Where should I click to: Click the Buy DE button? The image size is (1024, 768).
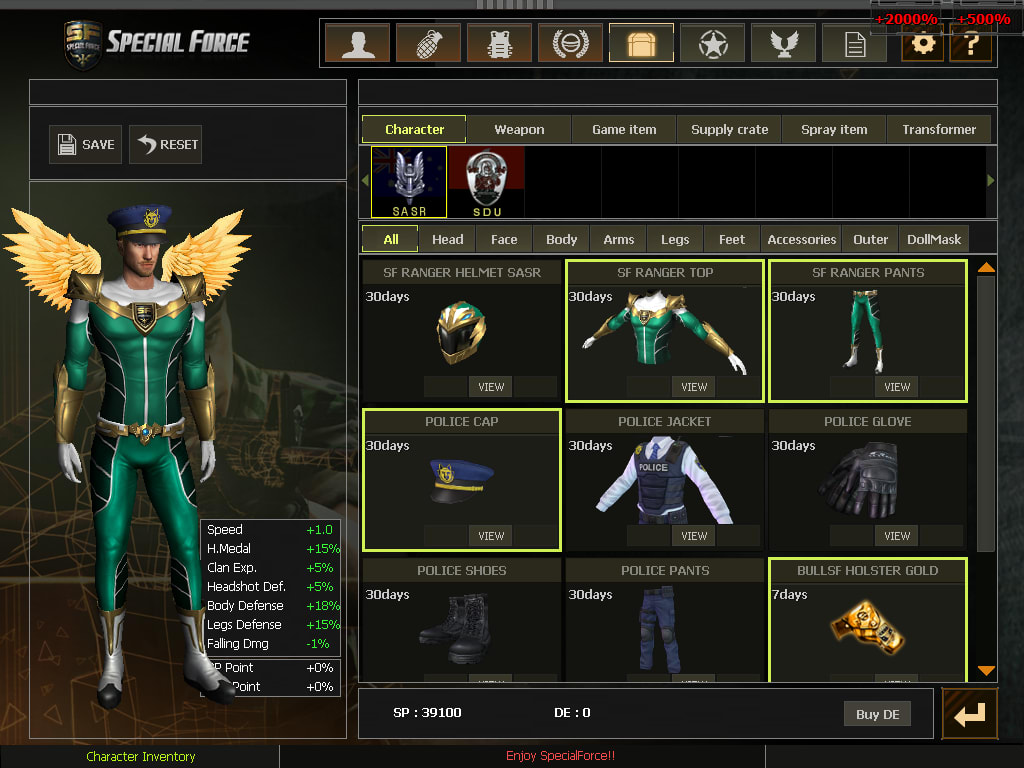tap(877, 714)
